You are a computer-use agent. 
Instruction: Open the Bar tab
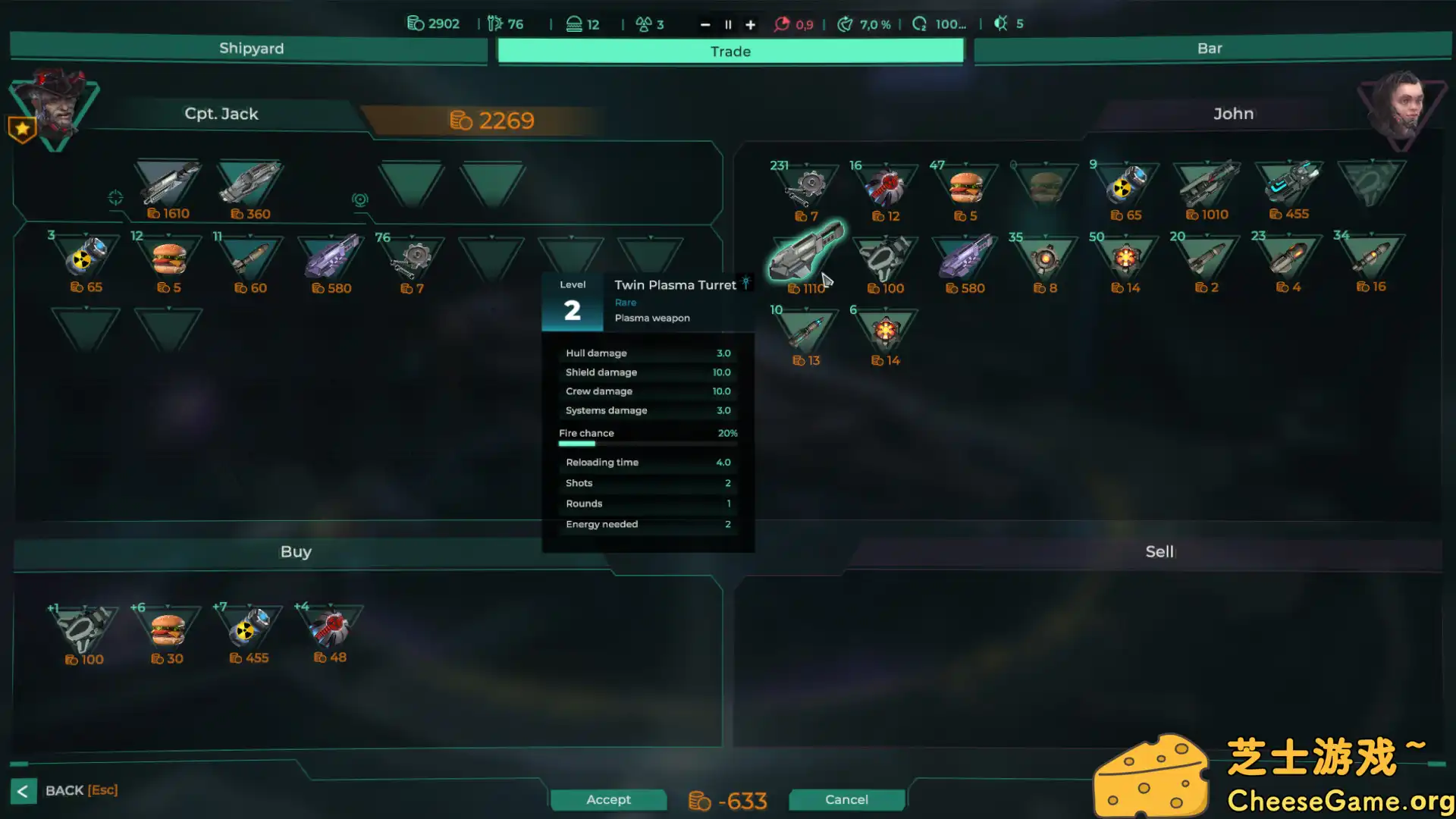(x=1210, y=48)
